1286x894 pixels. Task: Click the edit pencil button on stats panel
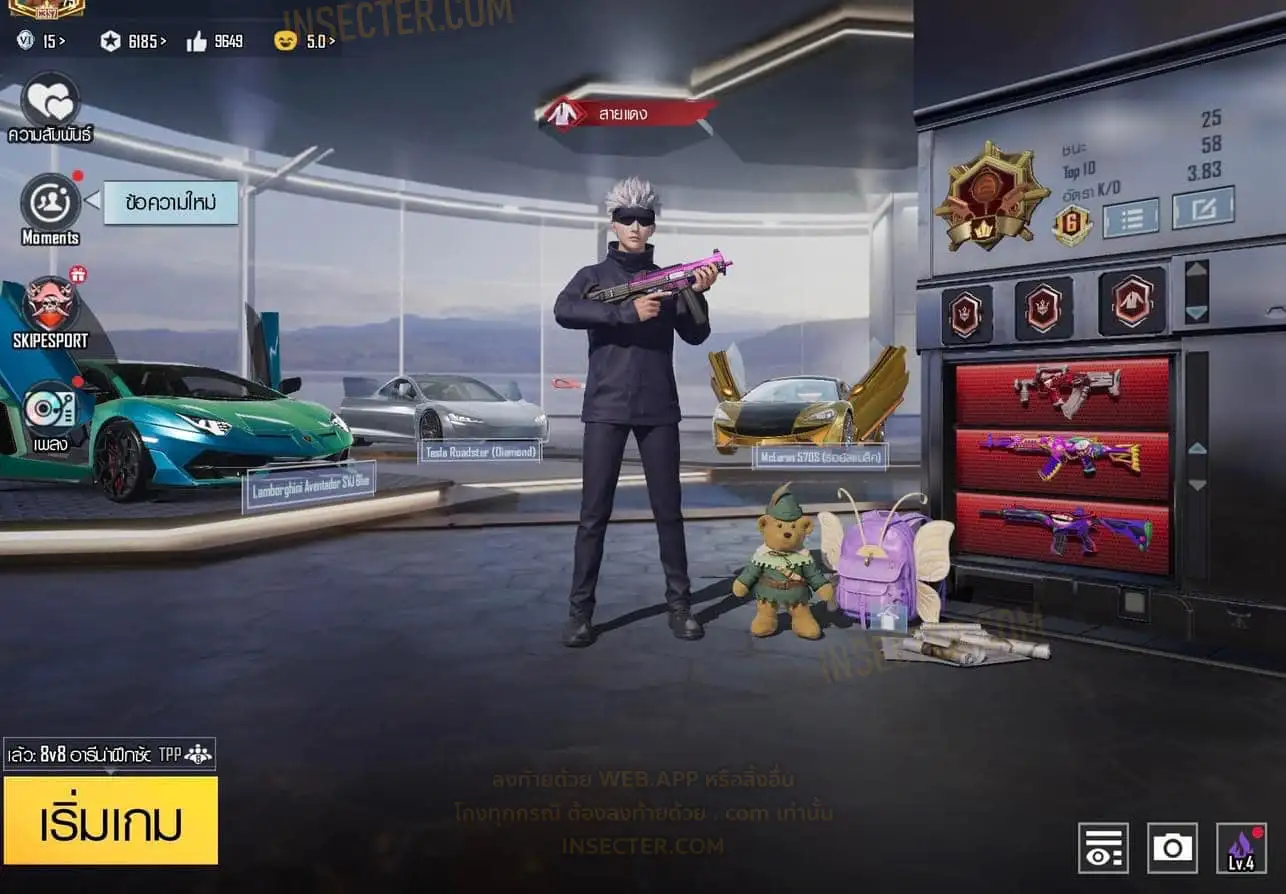pos(1203,207)
